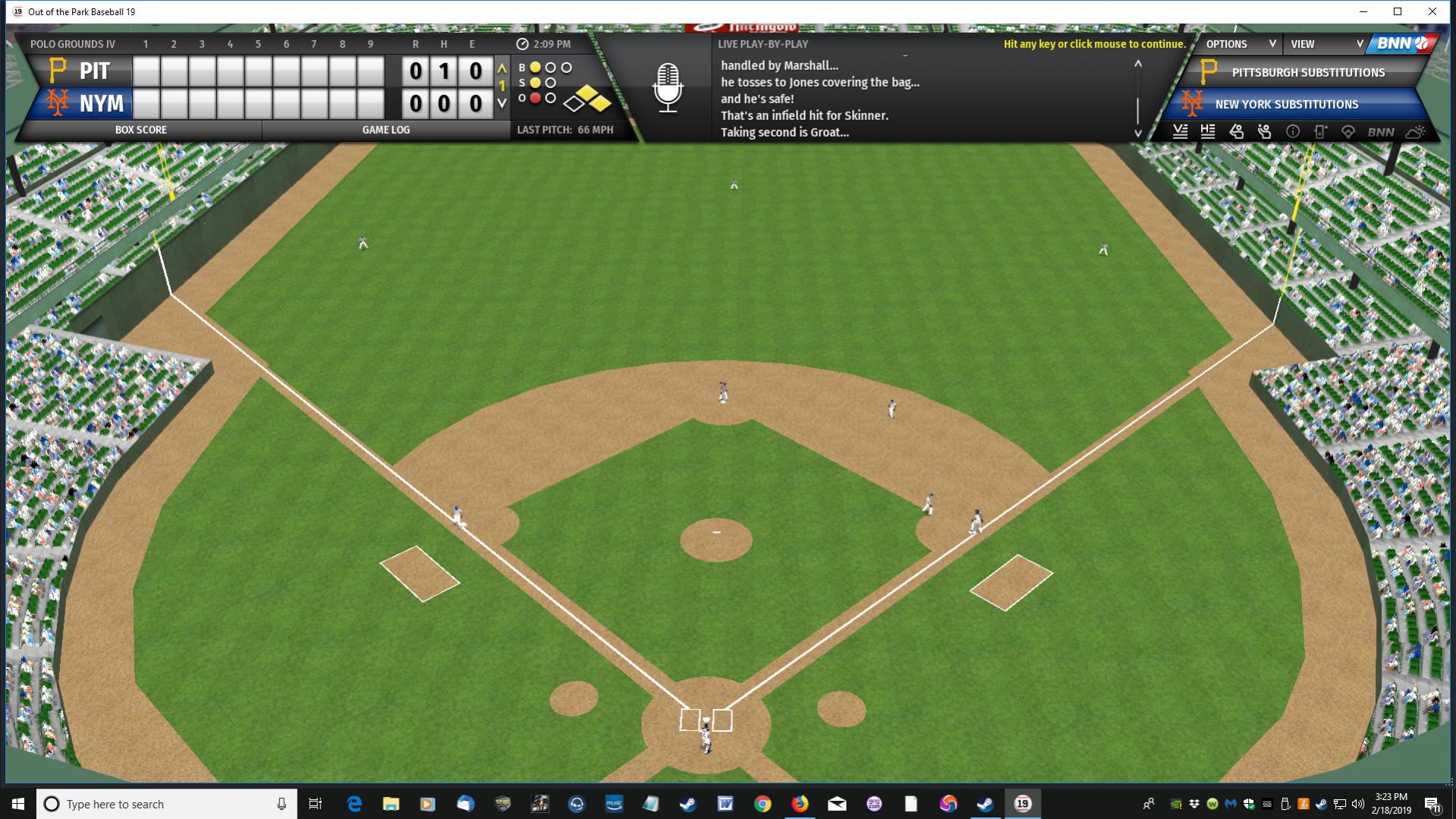
Task: Open New York Substitutions
Action: (1286, 105)
